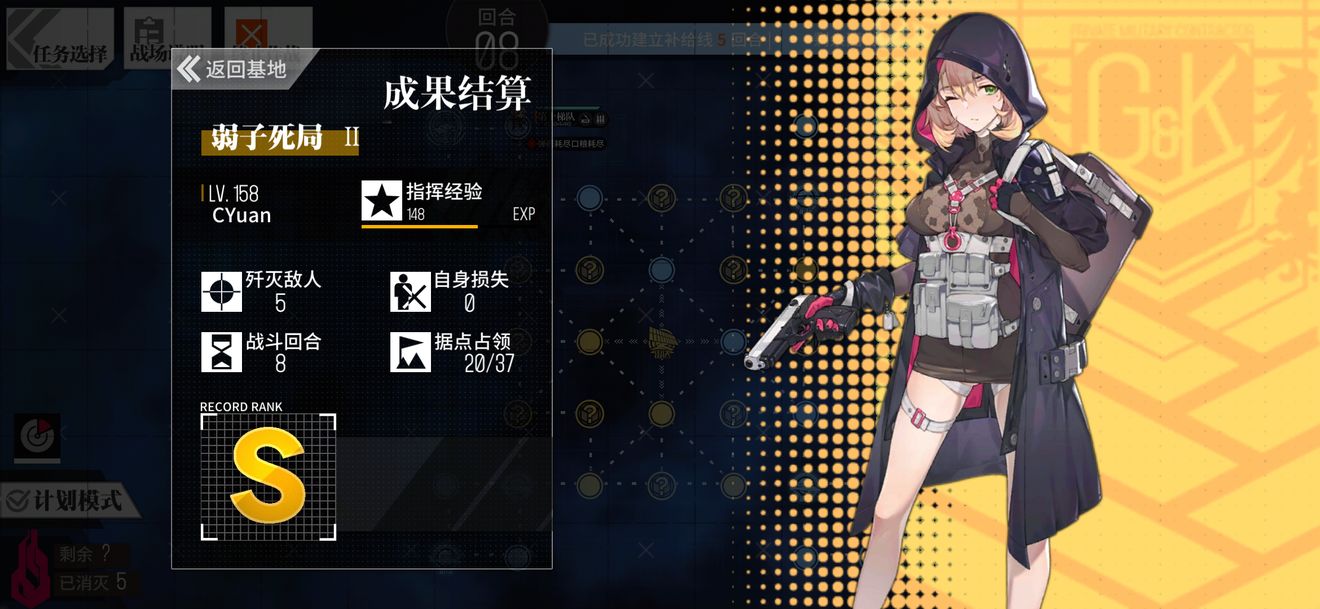Return to base via 返回基地
This screenshot has width=1320, height=609.
point(234,69)
